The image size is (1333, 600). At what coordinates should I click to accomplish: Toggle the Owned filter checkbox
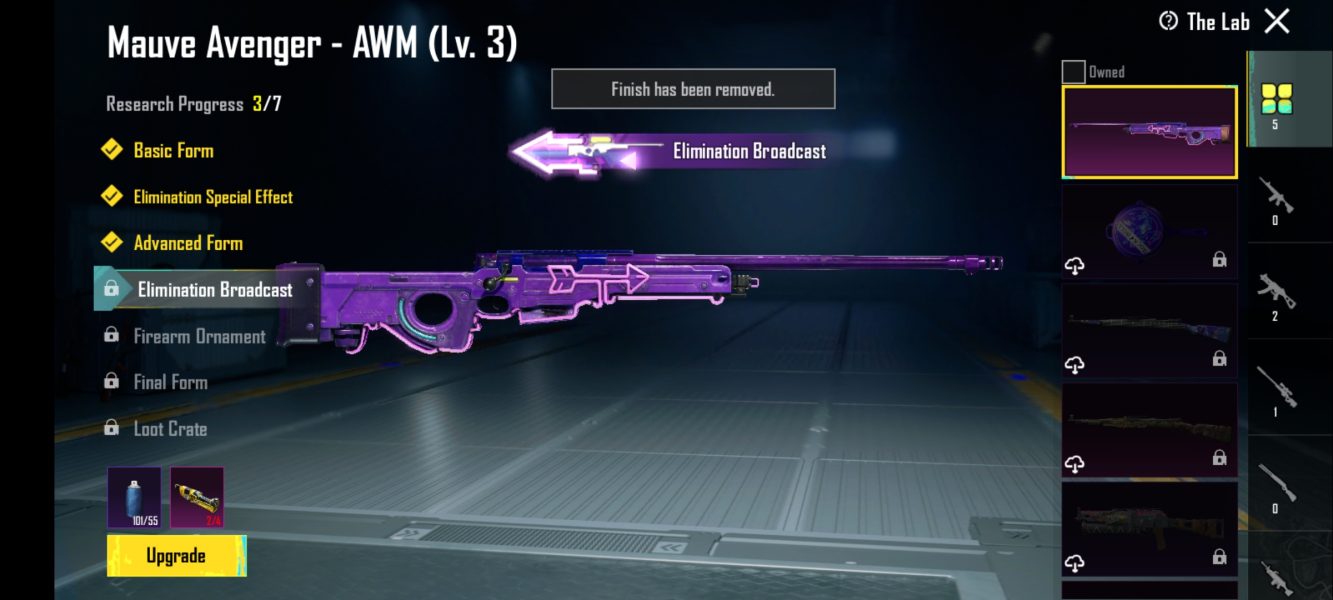1073,72
